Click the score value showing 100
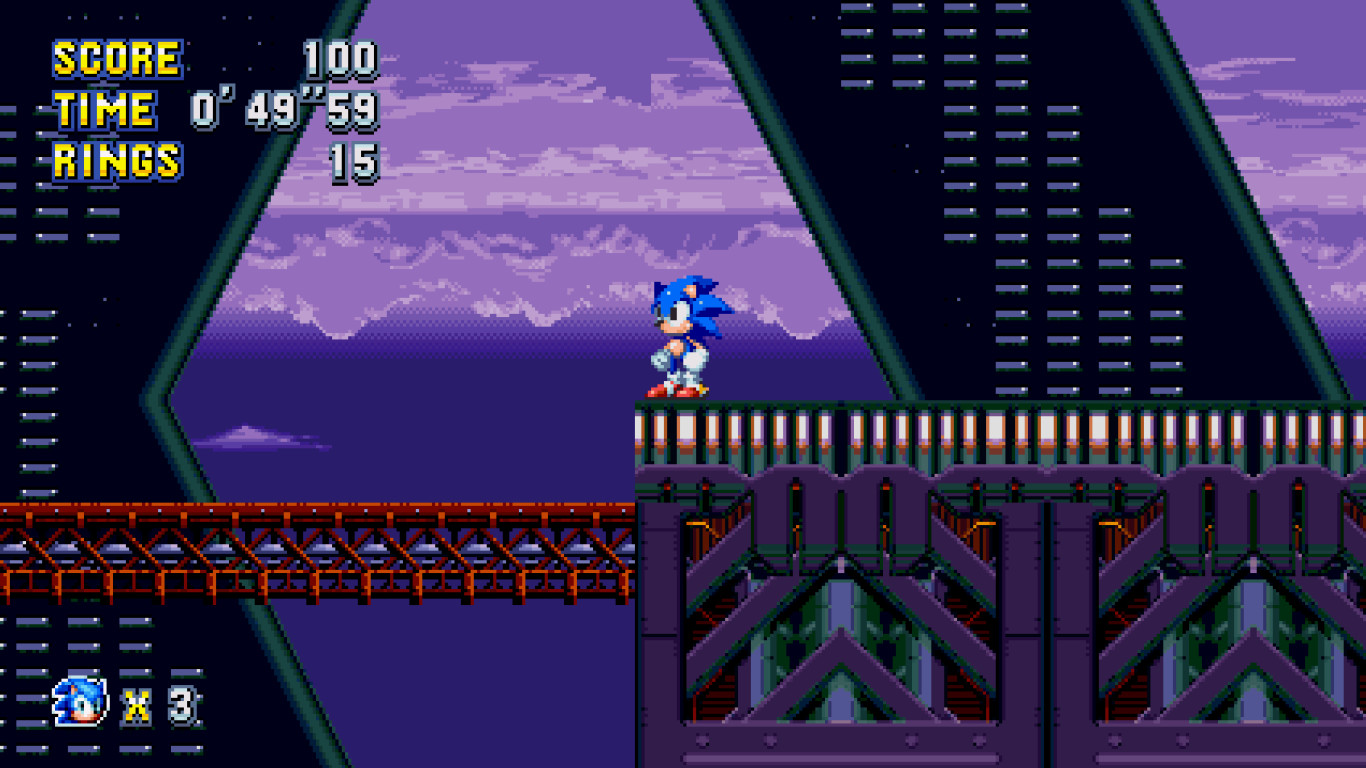Image resolution: width=1366 pixels, height=768 pixels. tap(342, 58)
